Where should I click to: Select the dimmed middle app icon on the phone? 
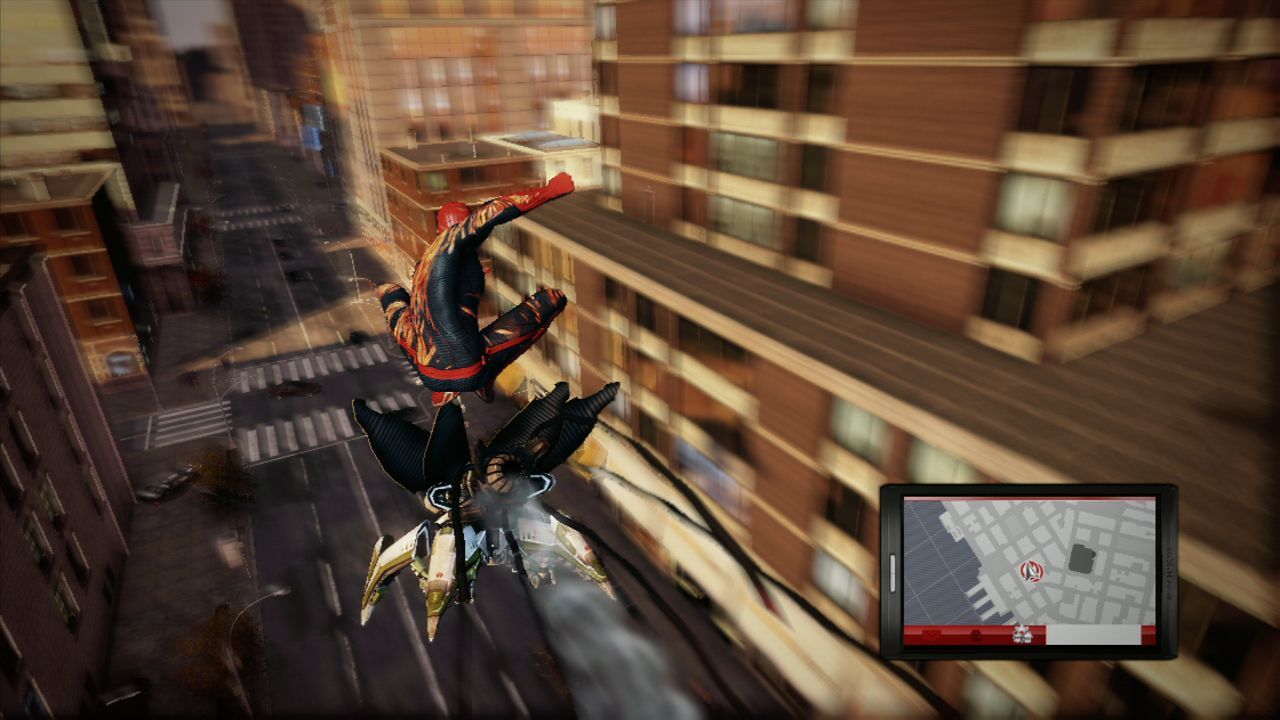click(x=977, y=635)
